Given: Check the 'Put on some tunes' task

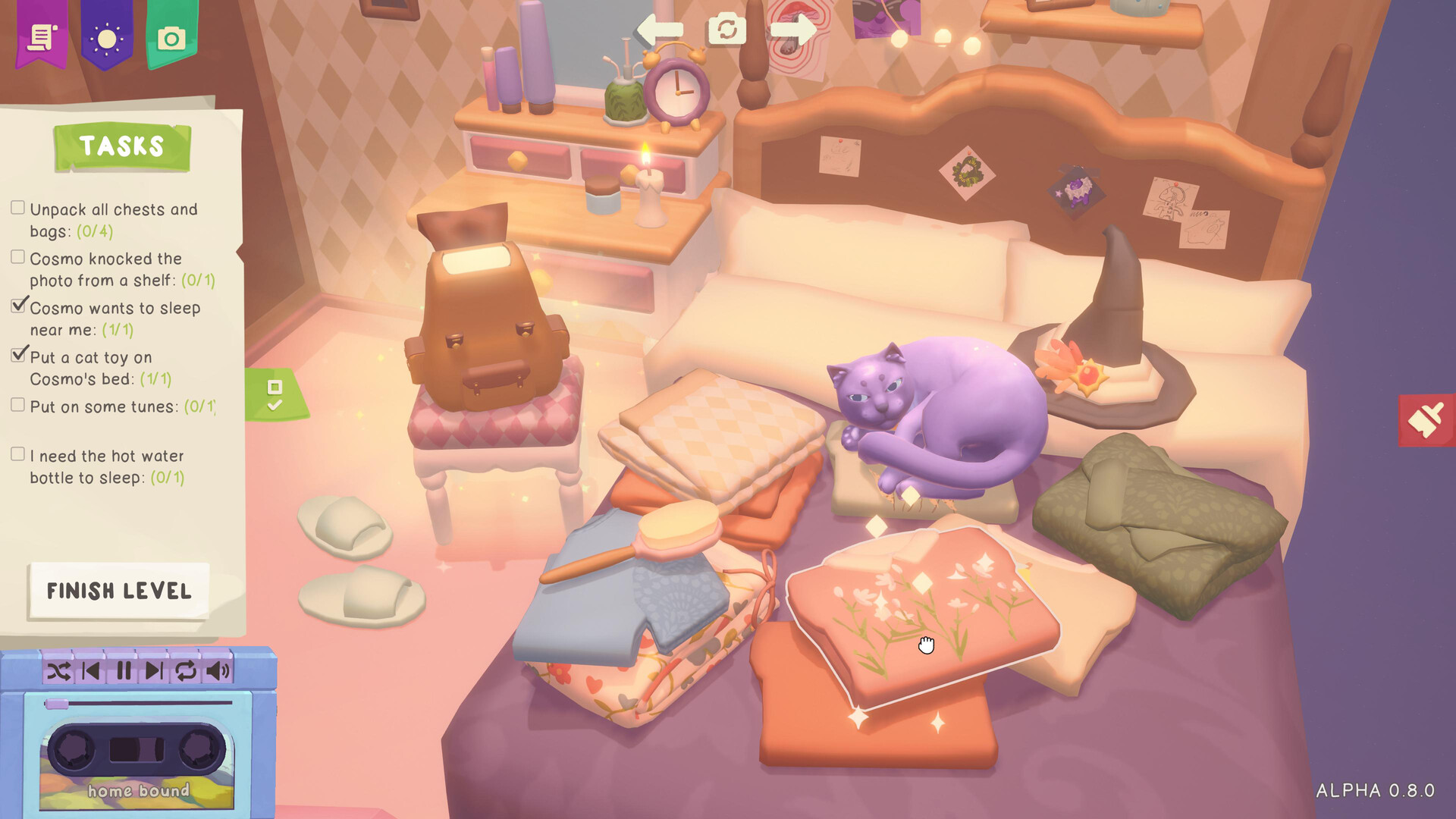Looking at the screenshot, I should (17, 404).
